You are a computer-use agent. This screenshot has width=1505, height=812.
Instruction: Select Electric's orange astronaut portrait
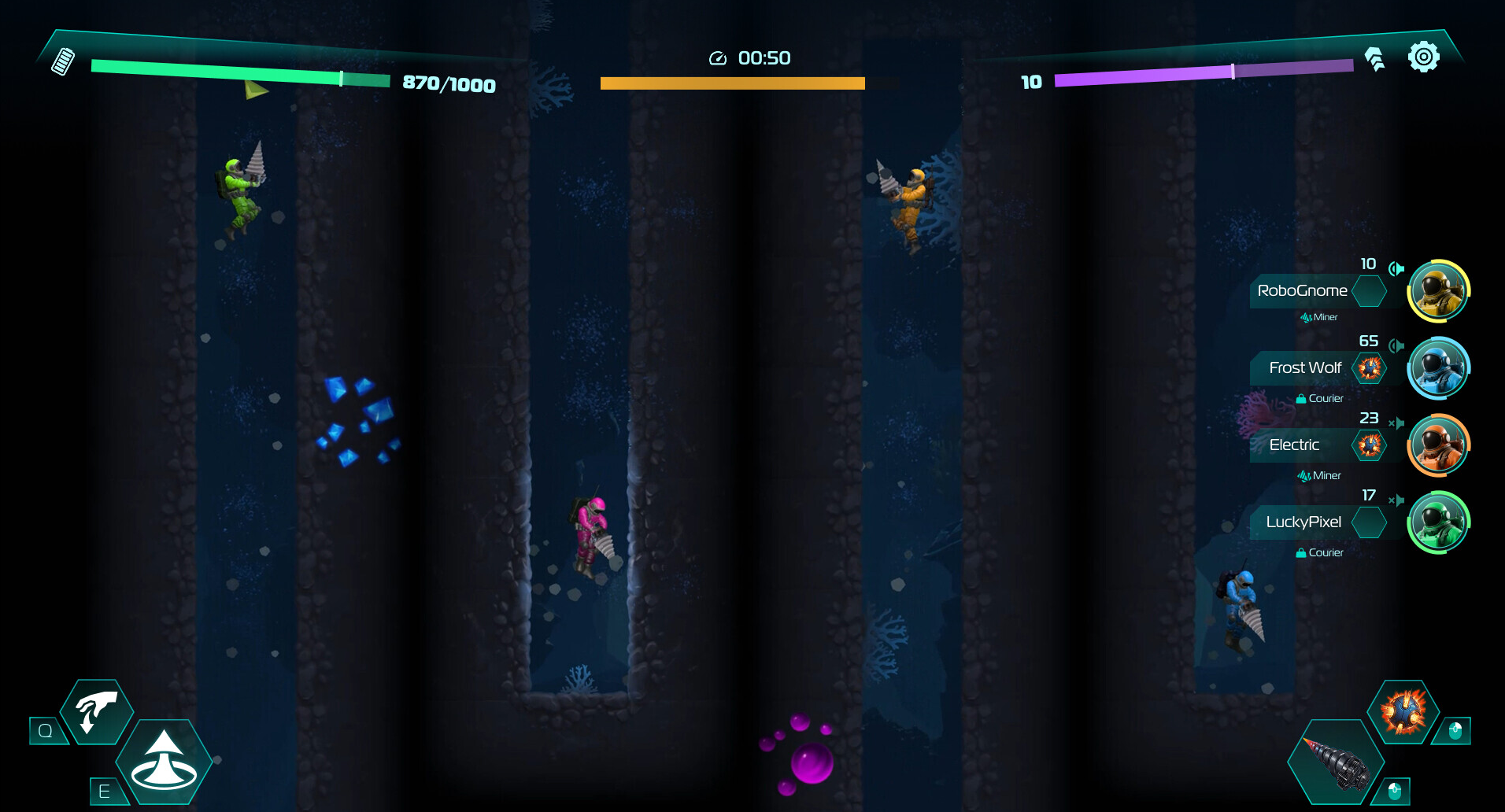pos(1438,445)
